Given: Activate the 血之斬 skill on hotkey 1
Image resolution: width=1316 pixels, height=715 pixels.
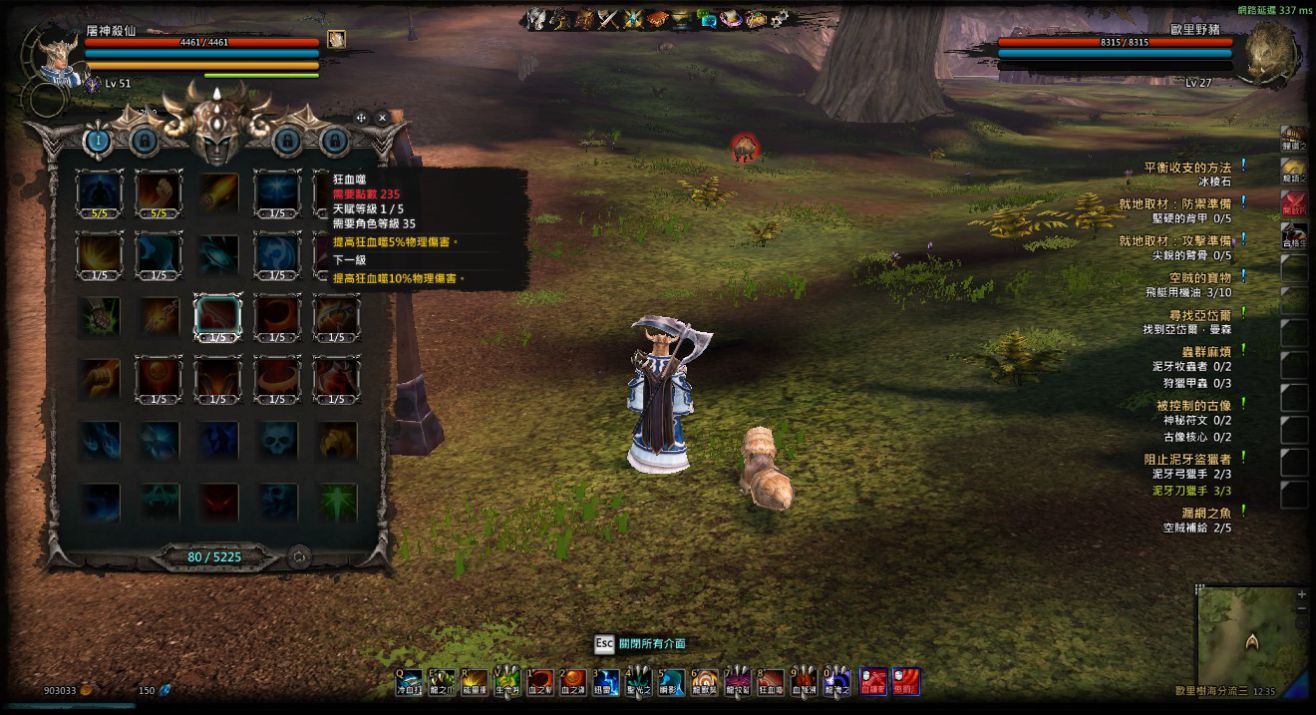Looking at the screenshot, I should pyautogui.click(x=541, y=682).
